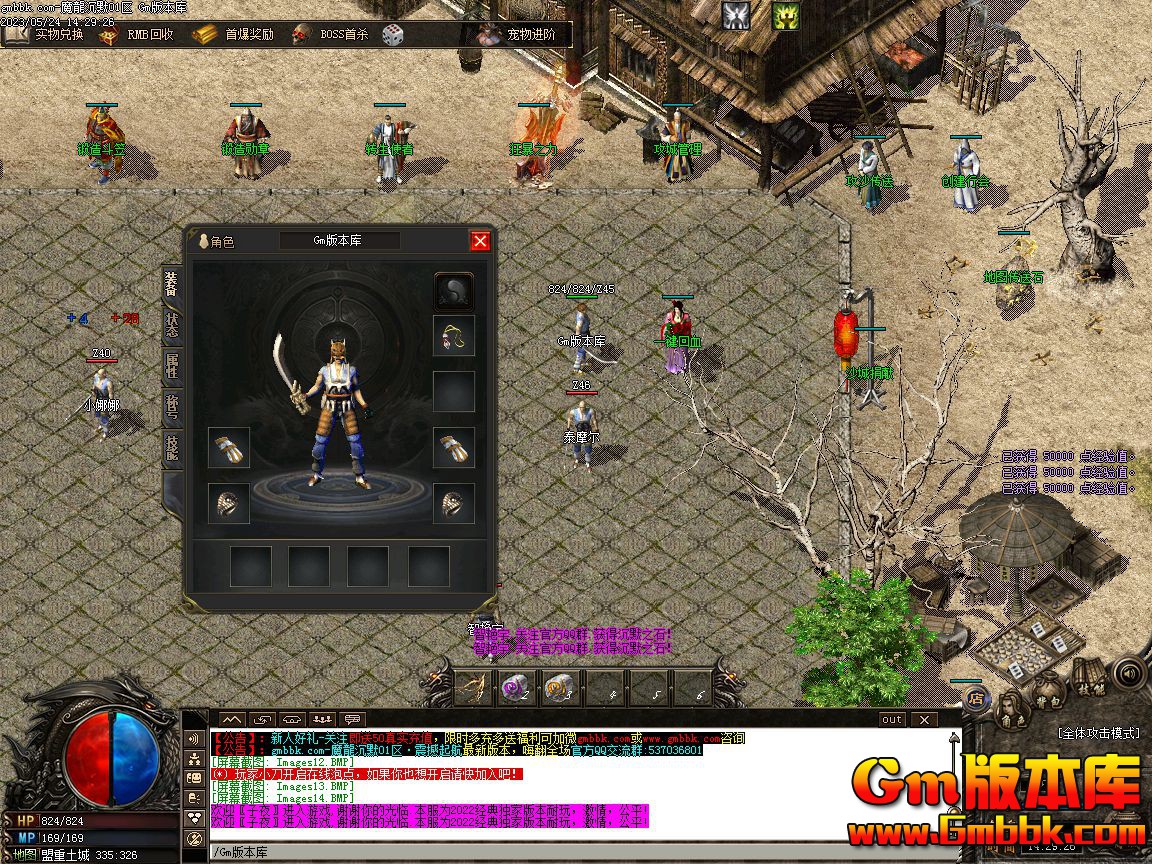Close the character panel with red X

coord(480,241)
